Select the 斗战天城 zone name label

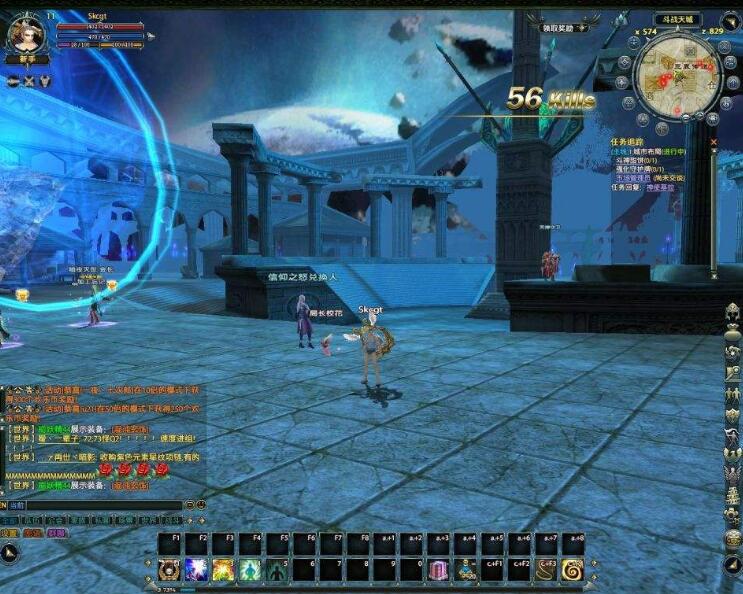(677, 19)
